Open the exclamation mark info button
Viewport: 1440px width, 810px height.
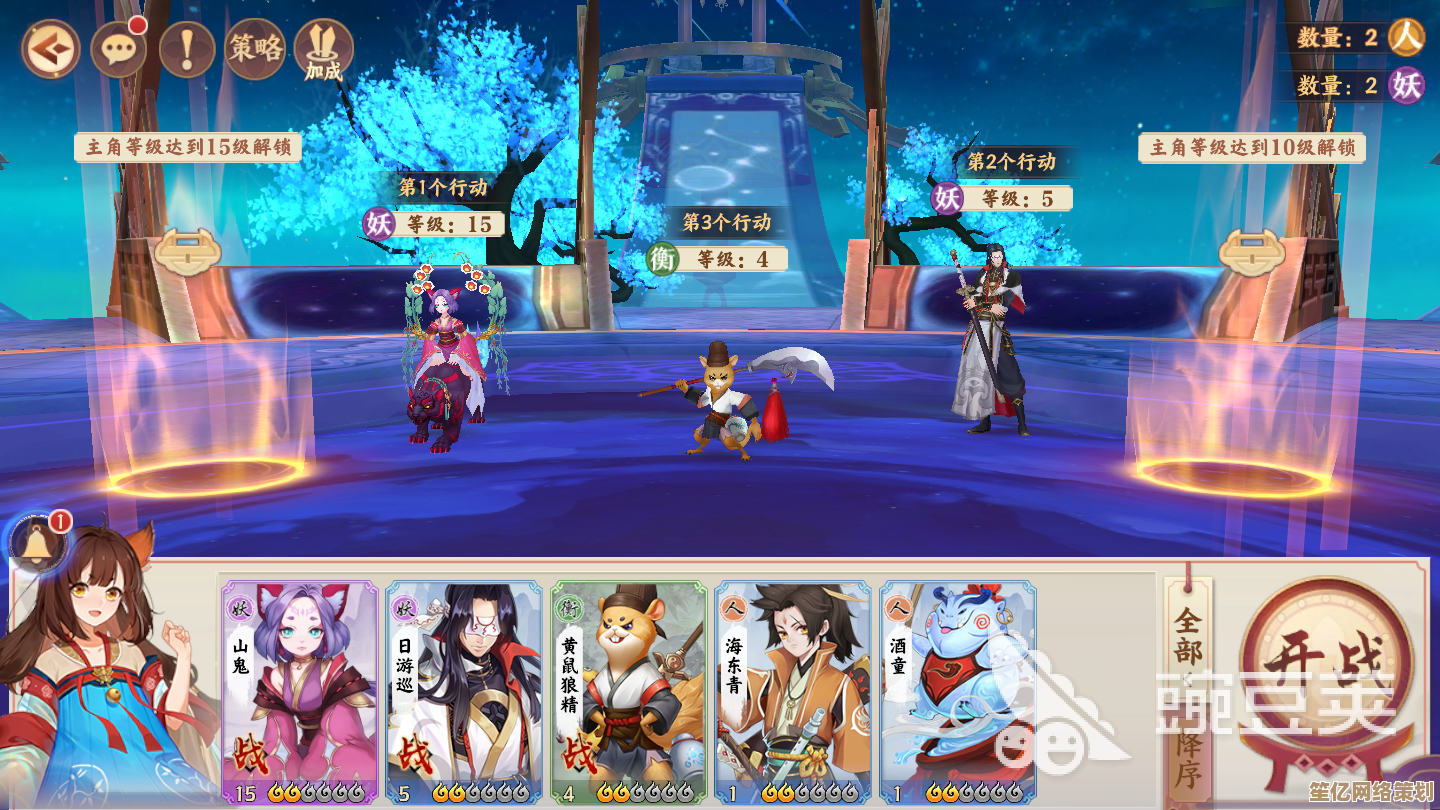[187, 48]
